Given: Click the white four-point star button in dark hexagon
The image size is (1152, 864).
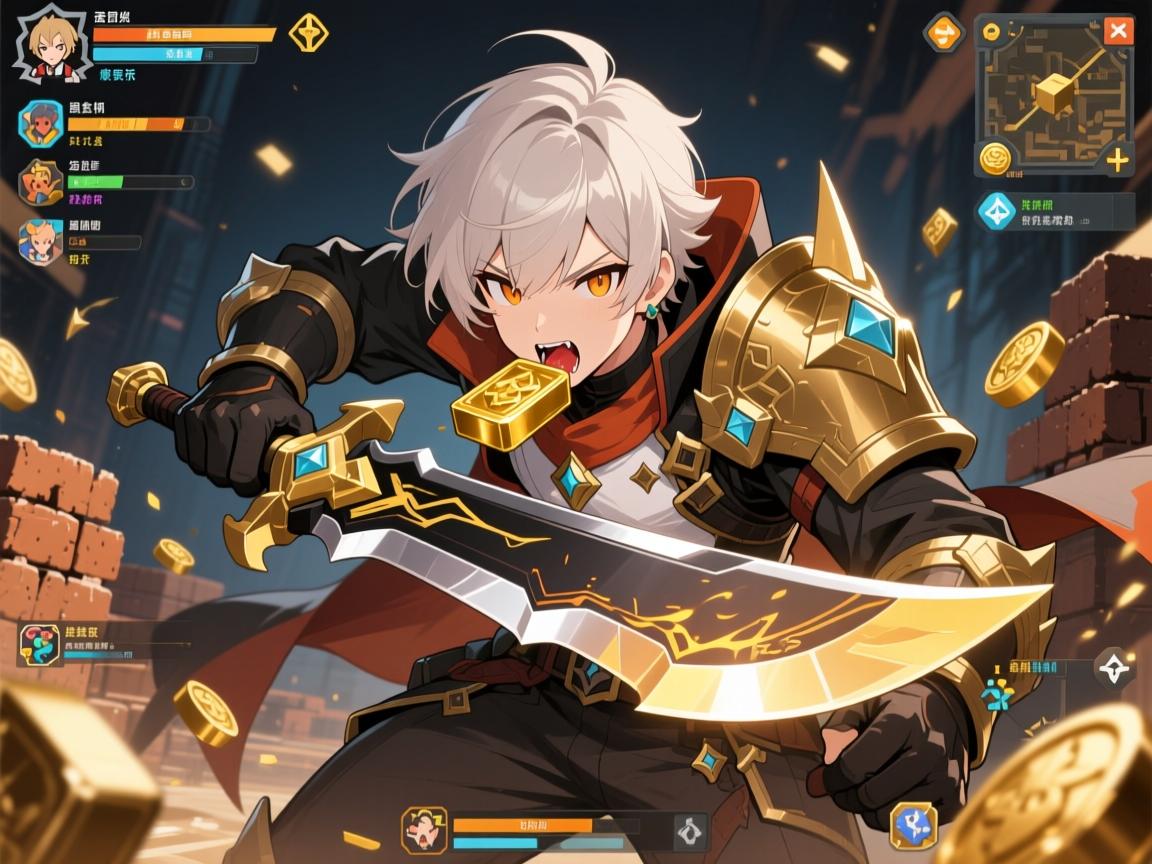Looking at the screenshot, I should coord(1115,667).
